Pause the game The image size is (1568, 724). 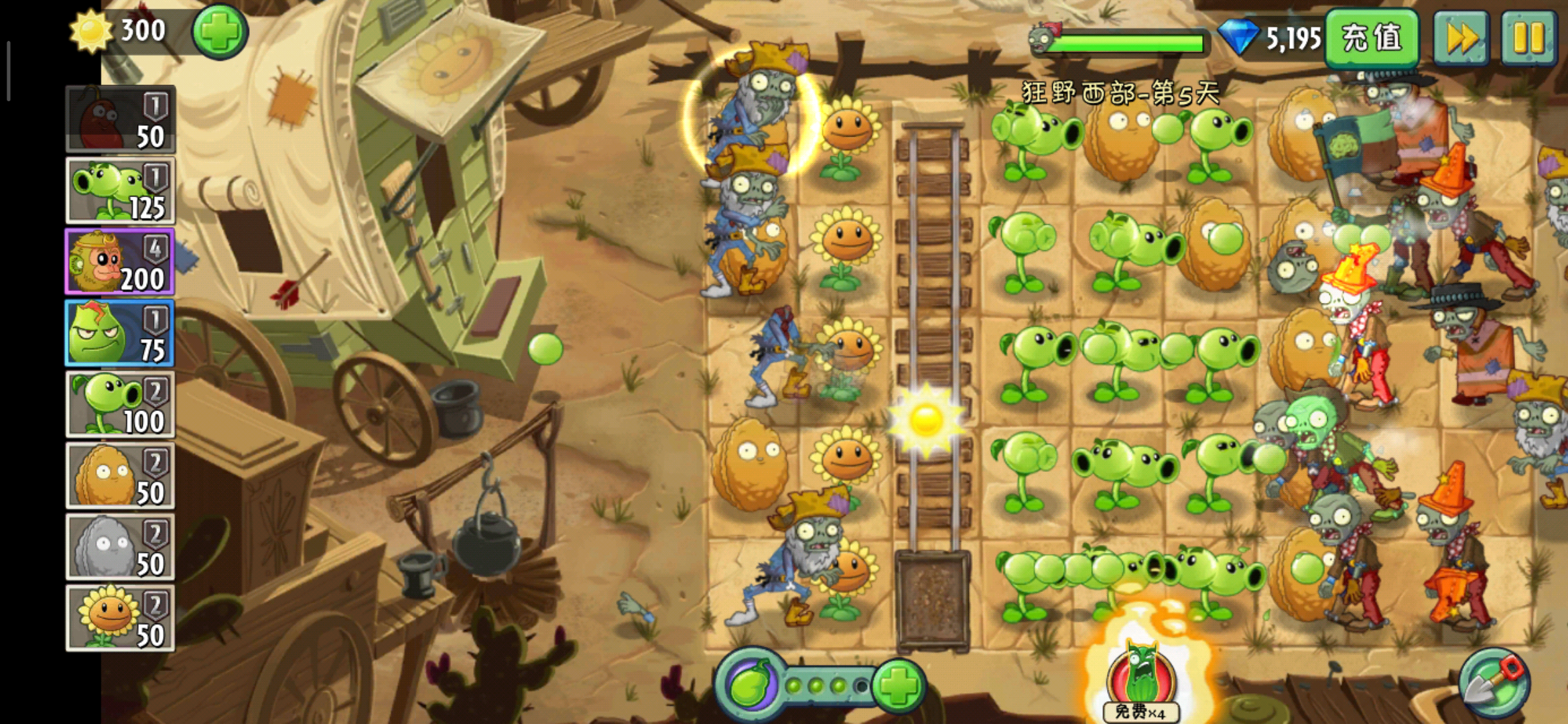(x=1528, y=38)
